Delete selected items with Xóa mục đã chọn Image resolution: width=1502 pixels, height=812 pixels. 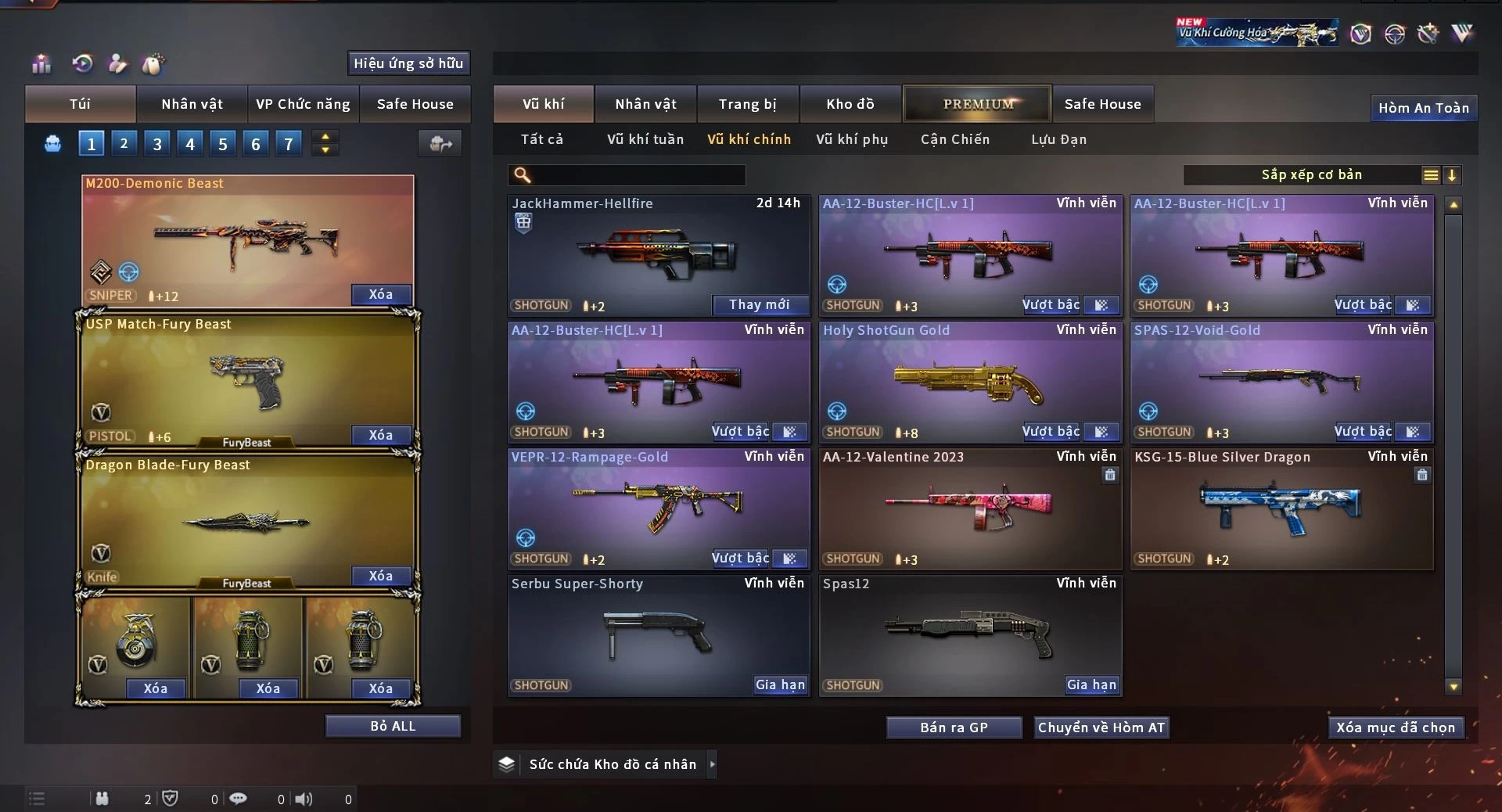[x=1395, y=728]
